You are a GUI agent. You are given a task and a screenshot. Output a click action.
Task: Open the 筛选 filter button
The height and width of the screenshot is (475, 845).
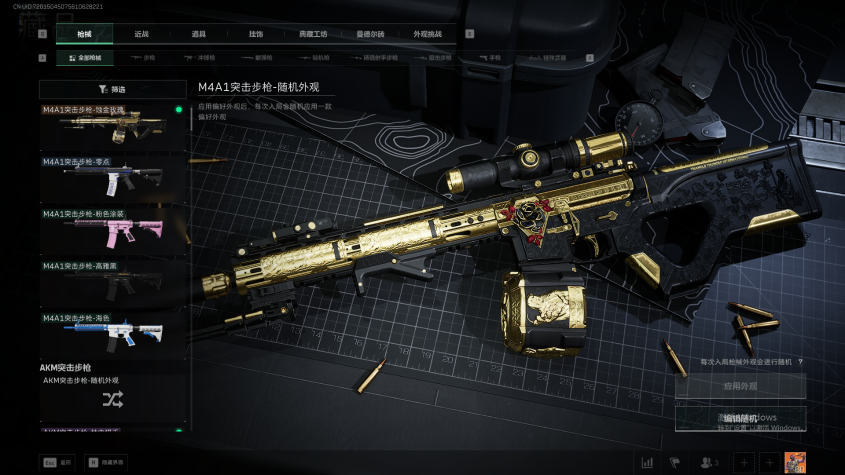pos(113,89)
